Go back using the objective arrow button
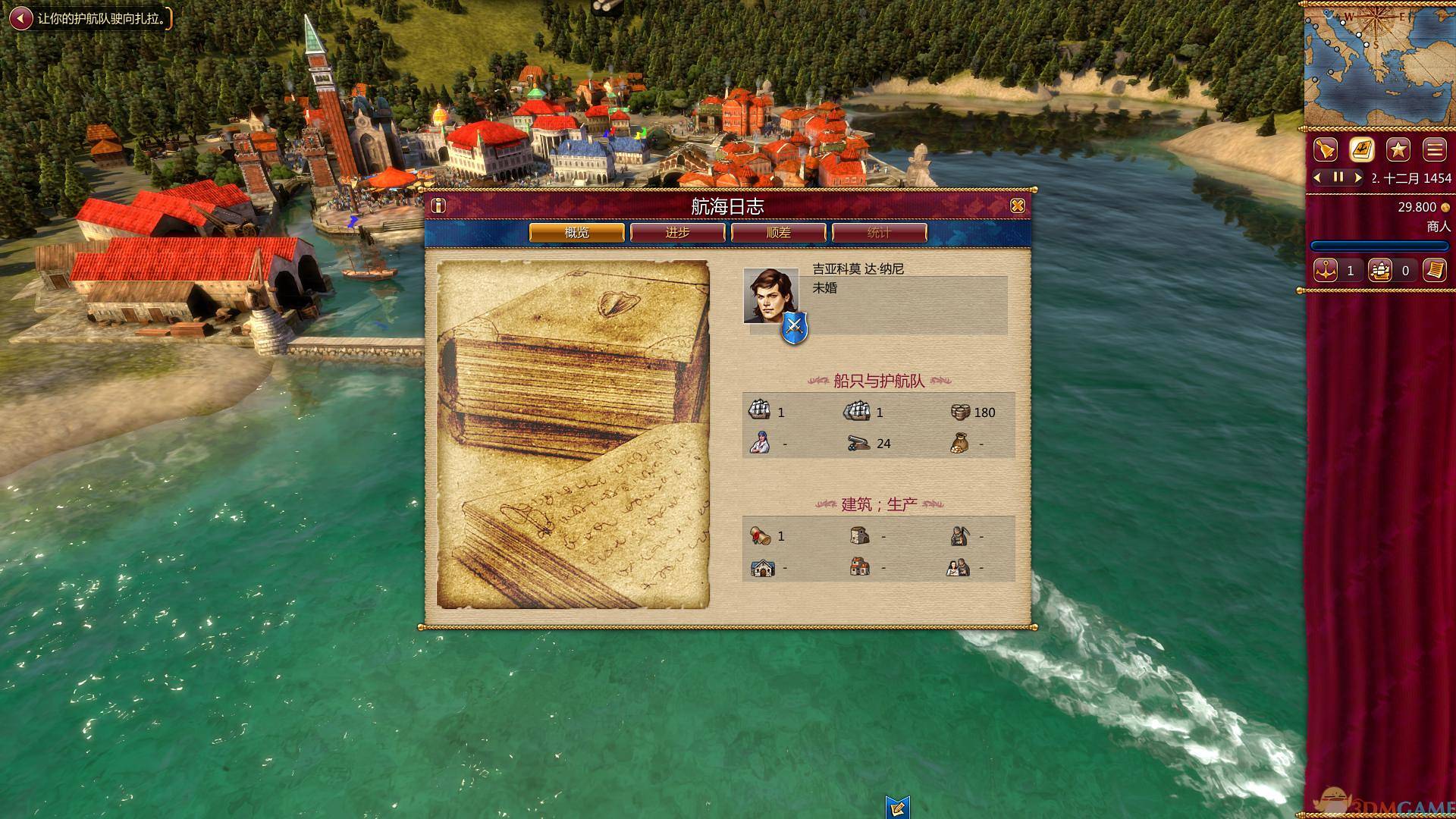Screen dimensions: 1456x819 tap(21, 18)
